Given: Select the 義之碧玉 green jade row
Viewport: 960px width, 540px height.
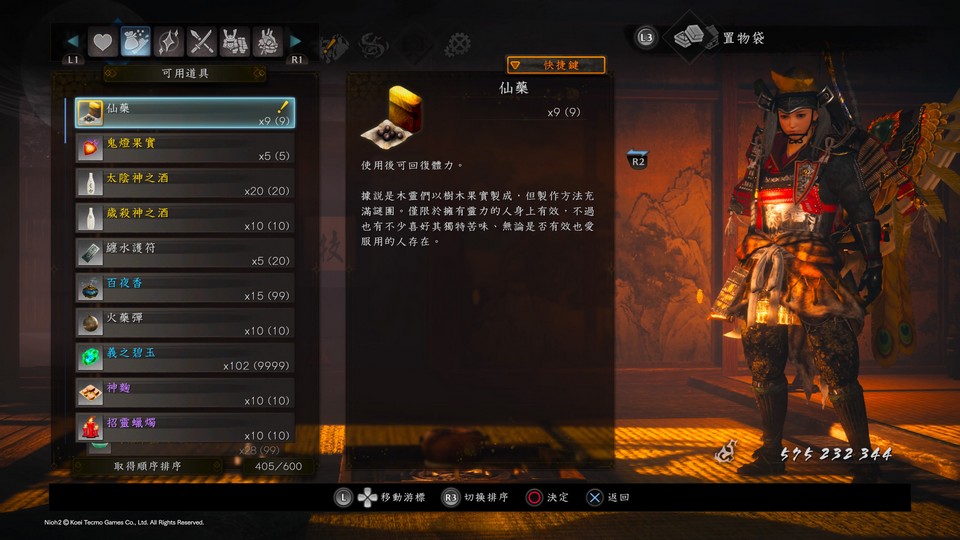Looking at the screenshot, I should [185, 358].
